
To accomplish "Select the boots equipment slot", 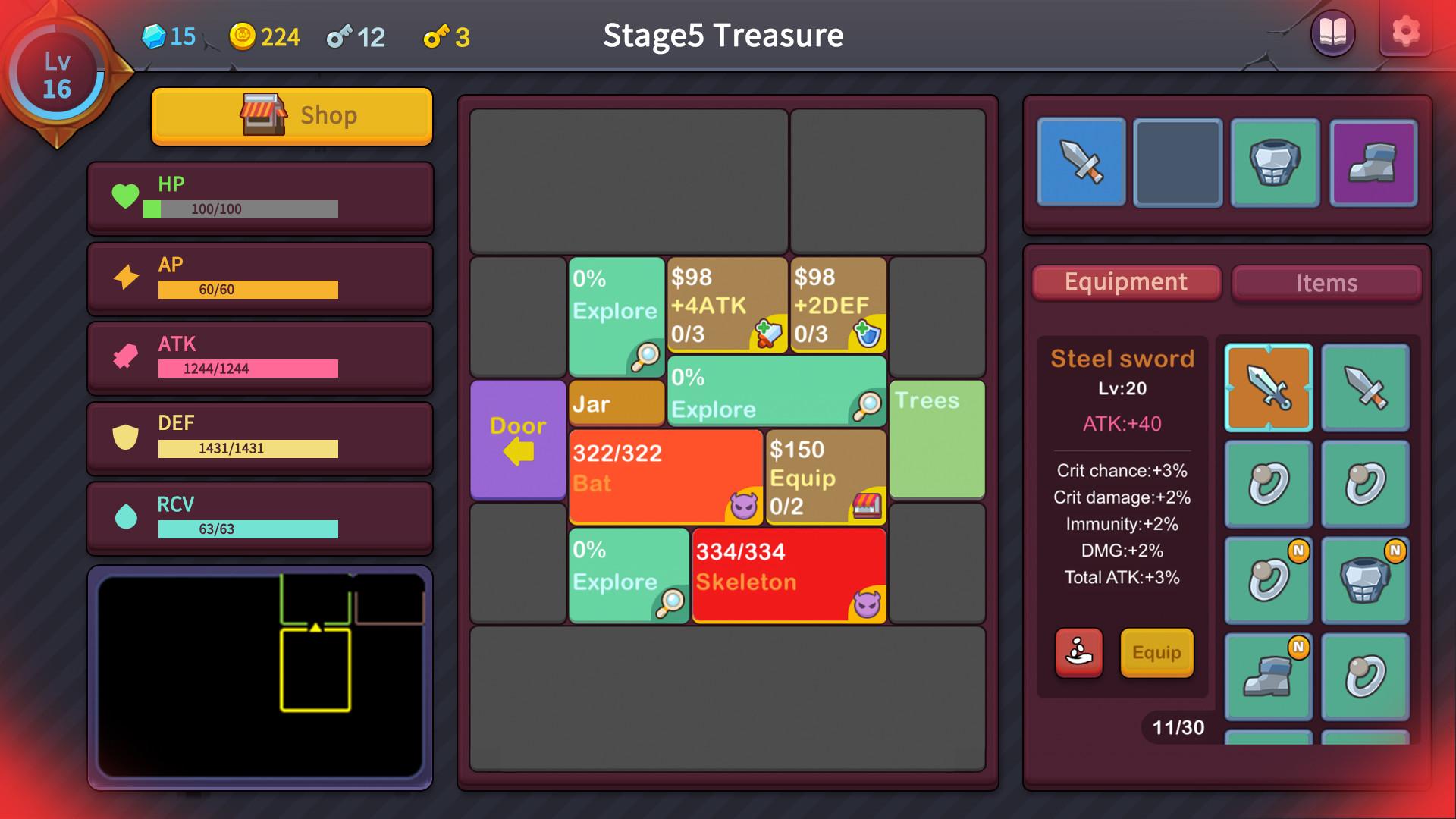I will [x=1373, y=162].
